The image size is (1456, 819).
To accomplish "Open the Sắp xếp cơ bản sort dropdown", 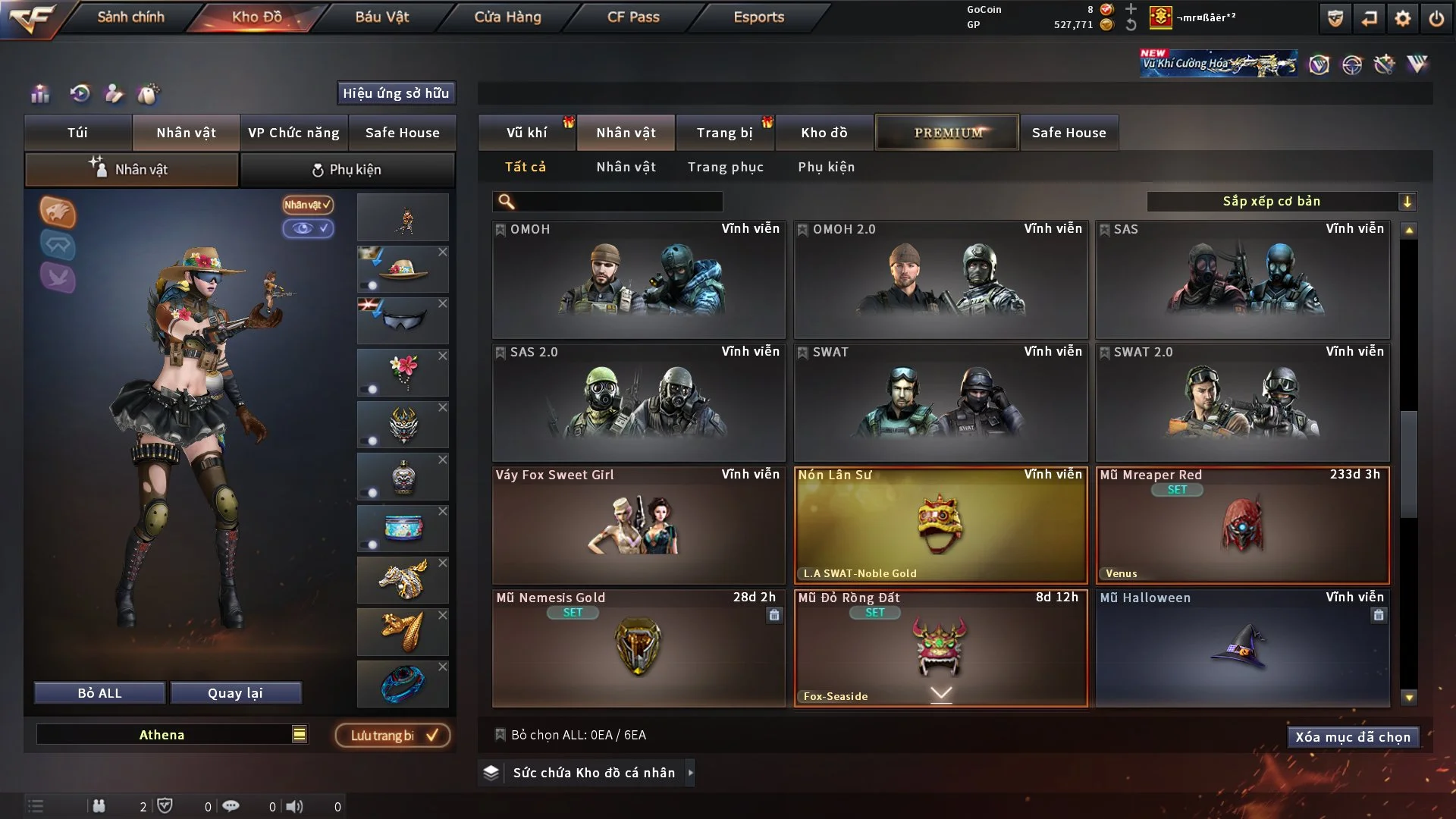I will (x=1281, y=202).
